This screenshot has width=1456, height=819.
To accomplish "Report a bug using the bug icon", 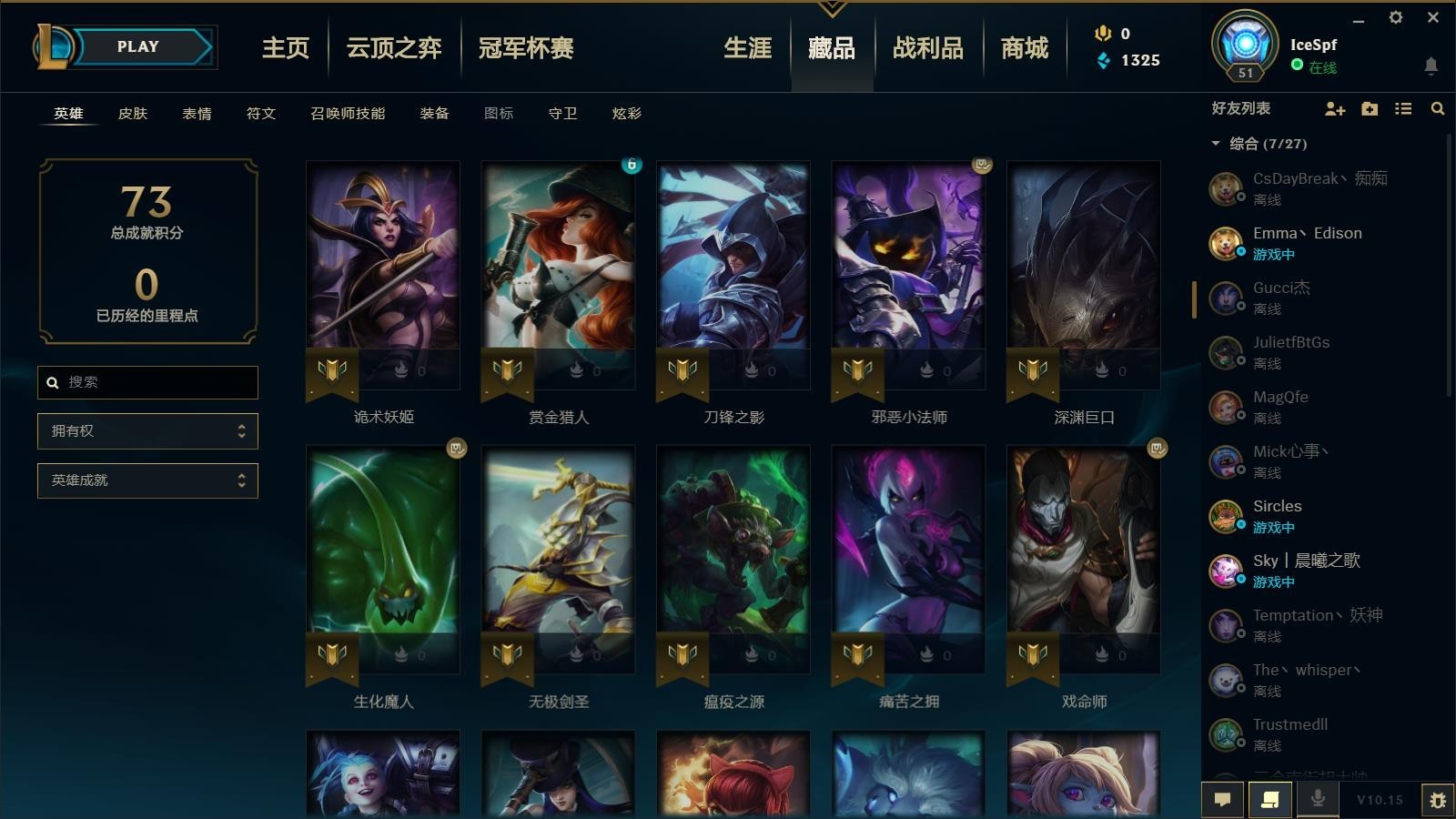I will click(1439, 799).
